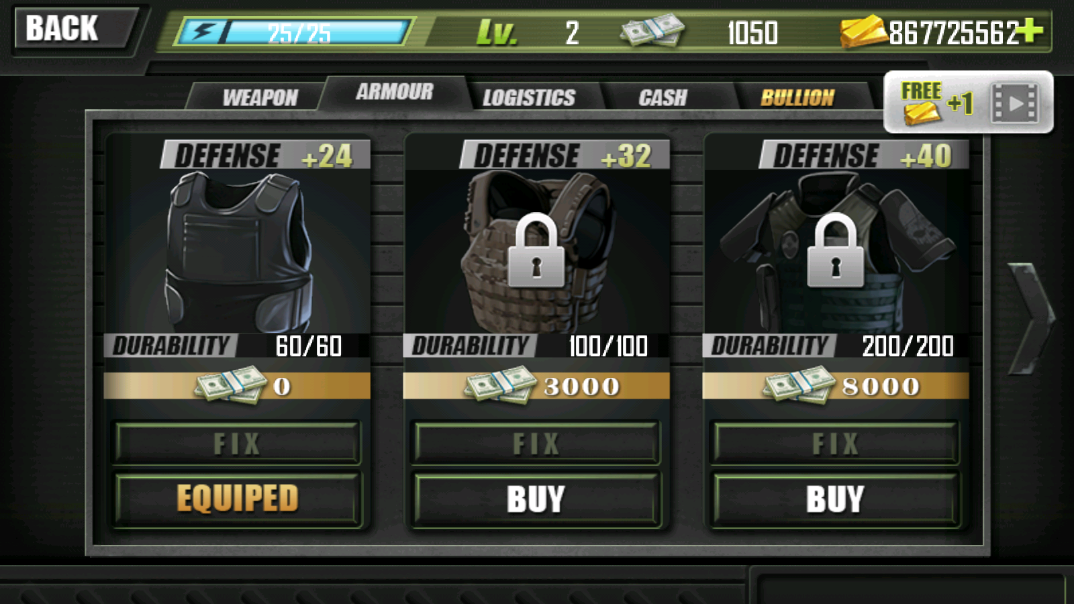Add more bullion with the plus icon
The image size is (1074, 604).
point(1029,32)
